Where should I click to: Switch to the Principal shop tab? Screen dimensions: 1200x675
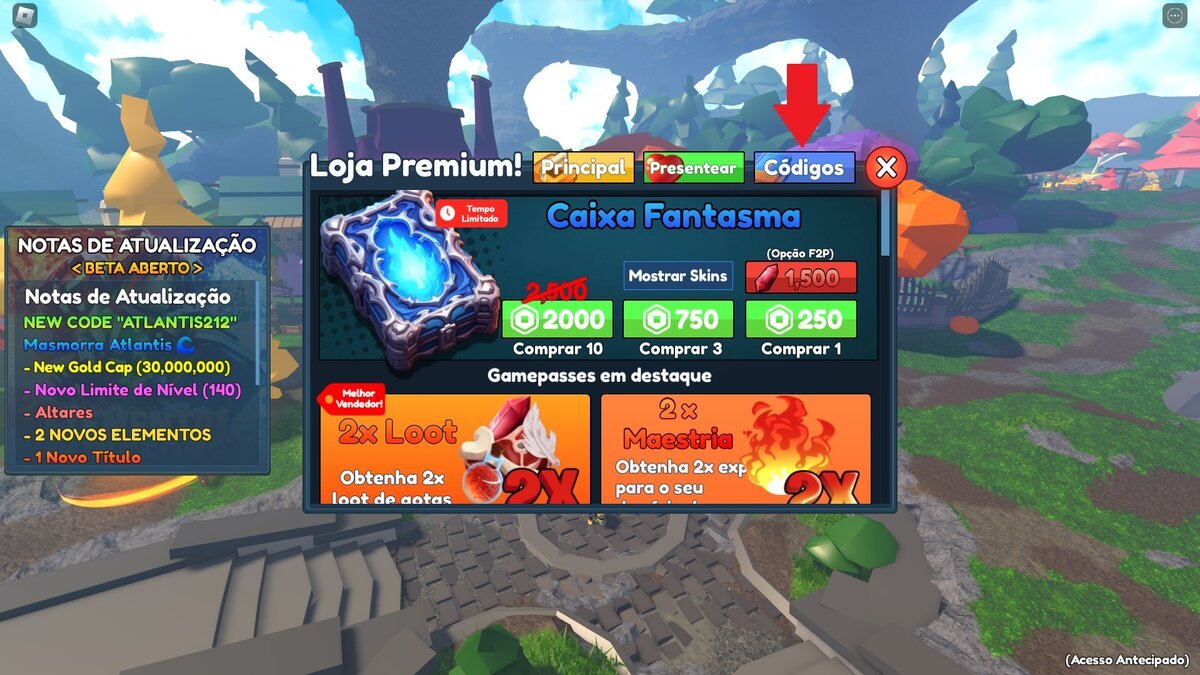[x=583, y=167]
